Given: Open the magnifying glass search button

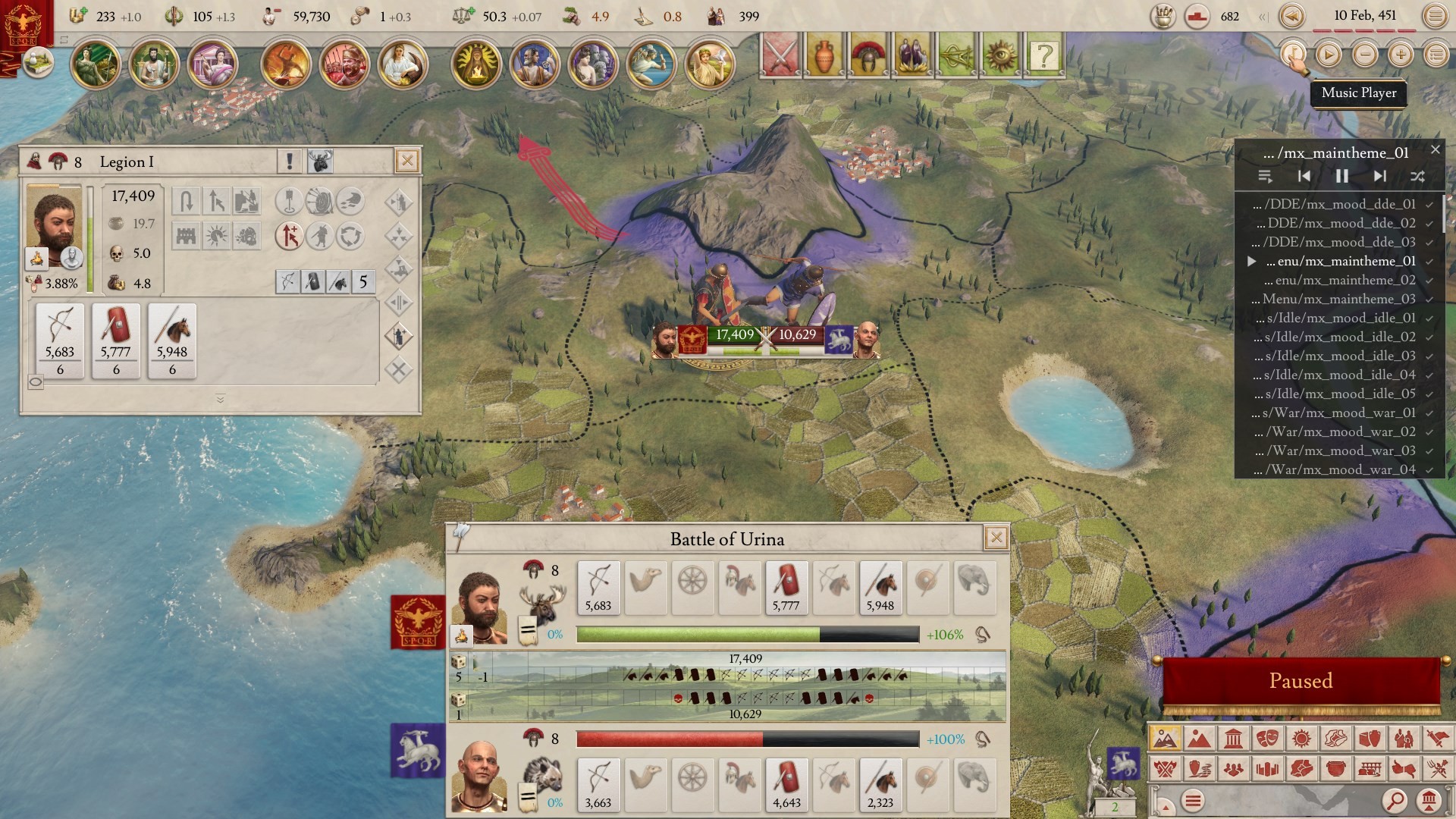Looking at the screenshot, I should point(1395,800).
